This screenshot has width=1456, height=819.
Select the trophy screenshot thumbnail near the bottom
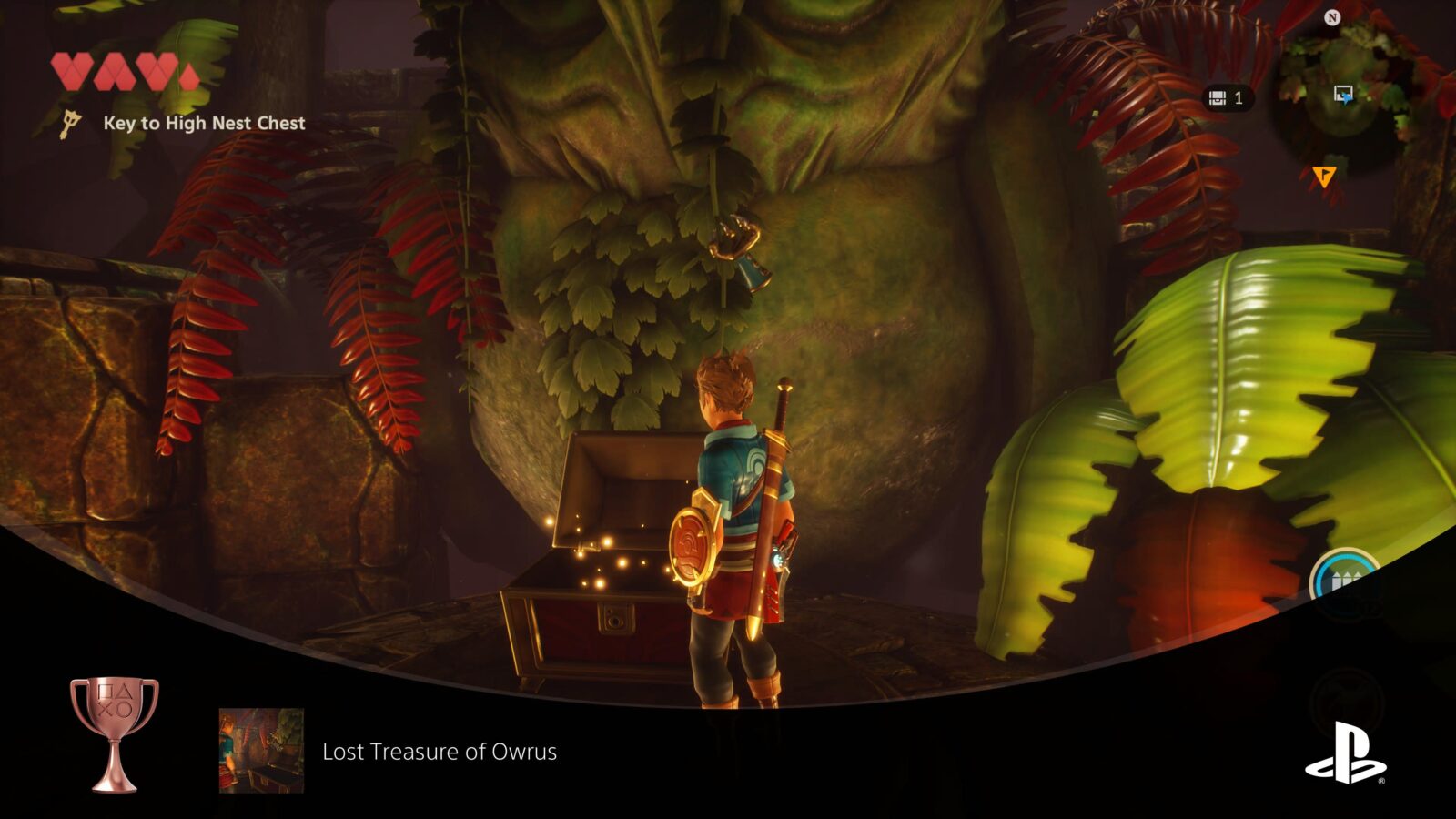(x=259, y=748)
